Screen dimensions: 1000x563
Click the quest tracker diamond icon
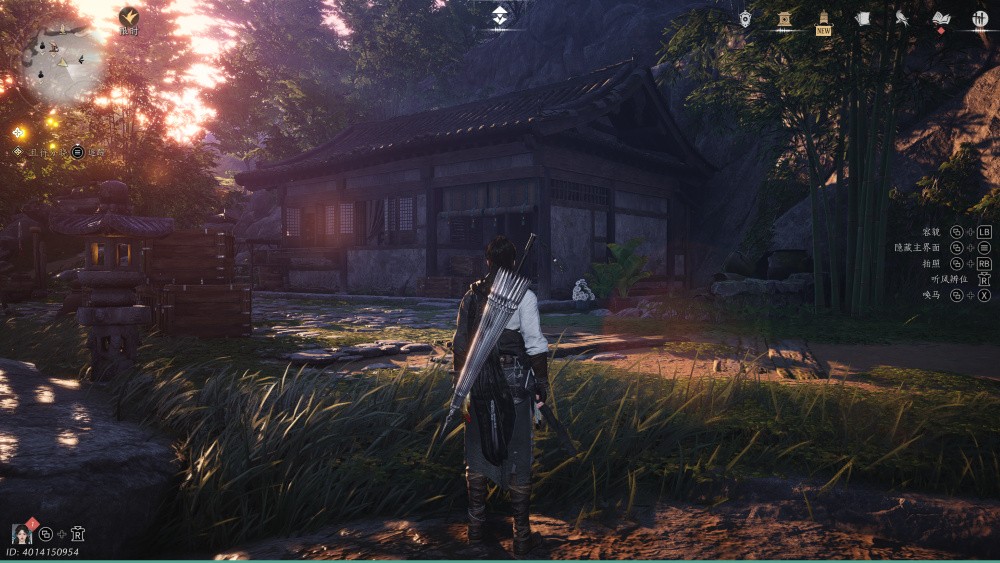click(18, 152)
